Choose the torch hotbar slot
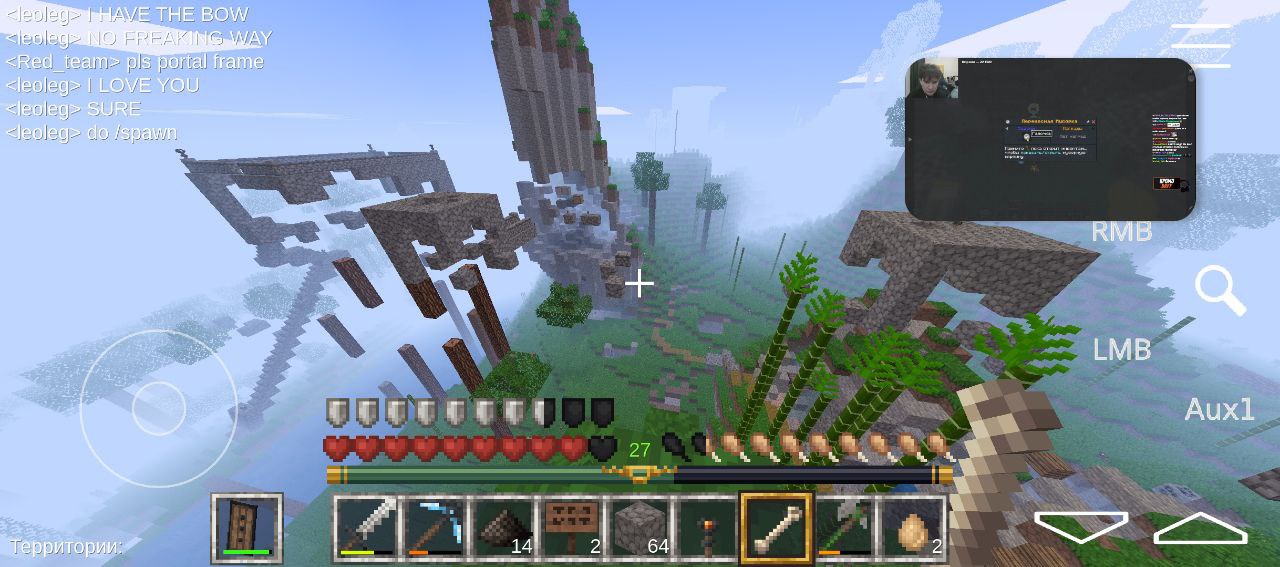 coord(708,527)
